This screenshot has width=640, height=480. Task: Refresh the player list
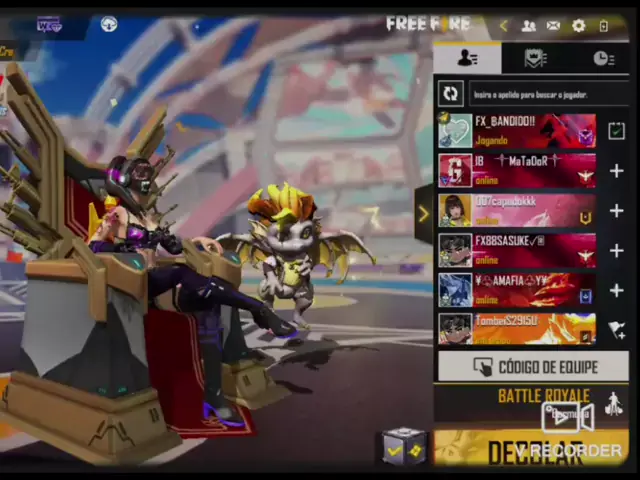pyautogui.click(x=450, y=94)
